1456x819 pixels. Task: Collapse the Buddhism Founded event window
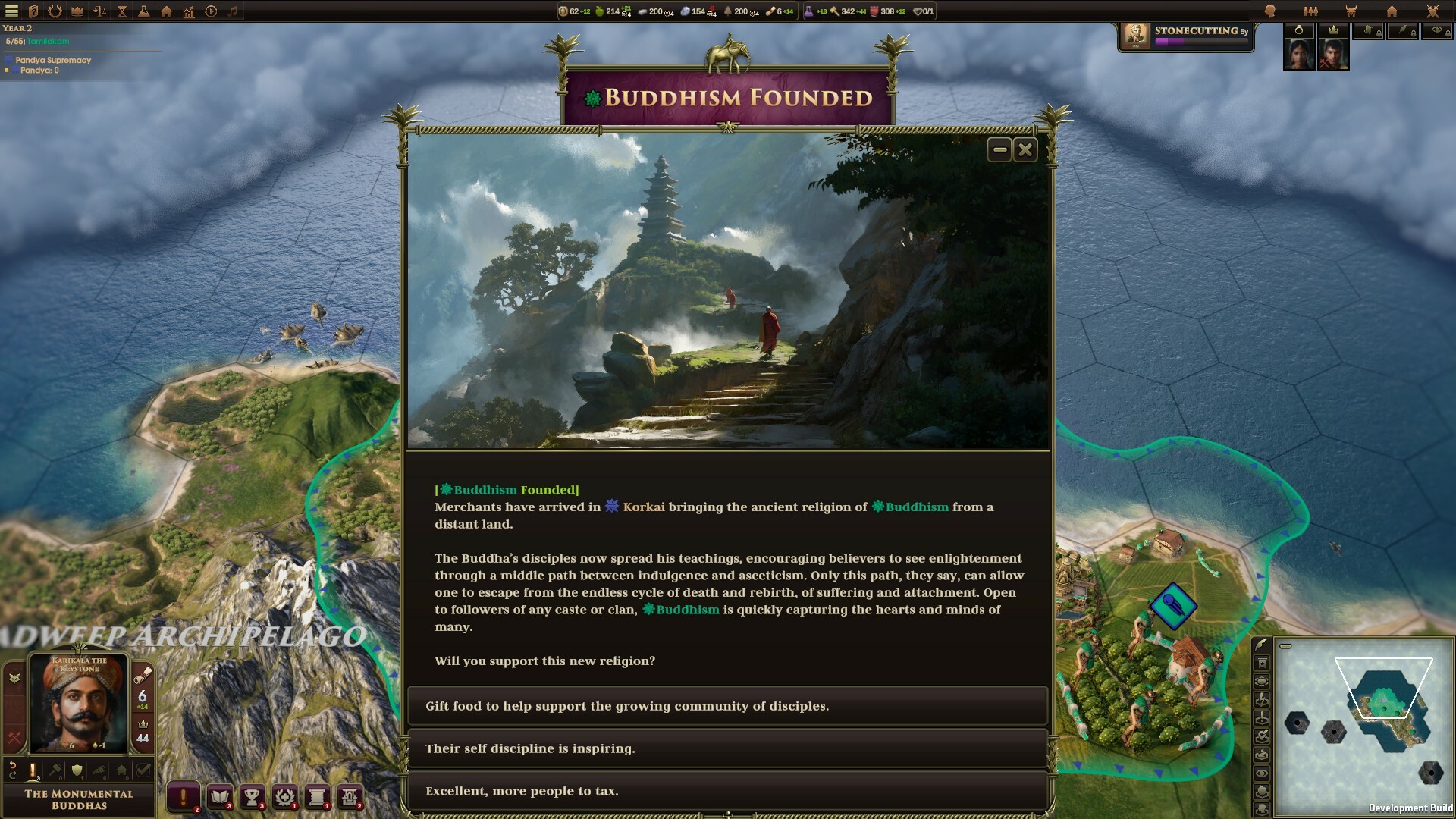point(998,149)
